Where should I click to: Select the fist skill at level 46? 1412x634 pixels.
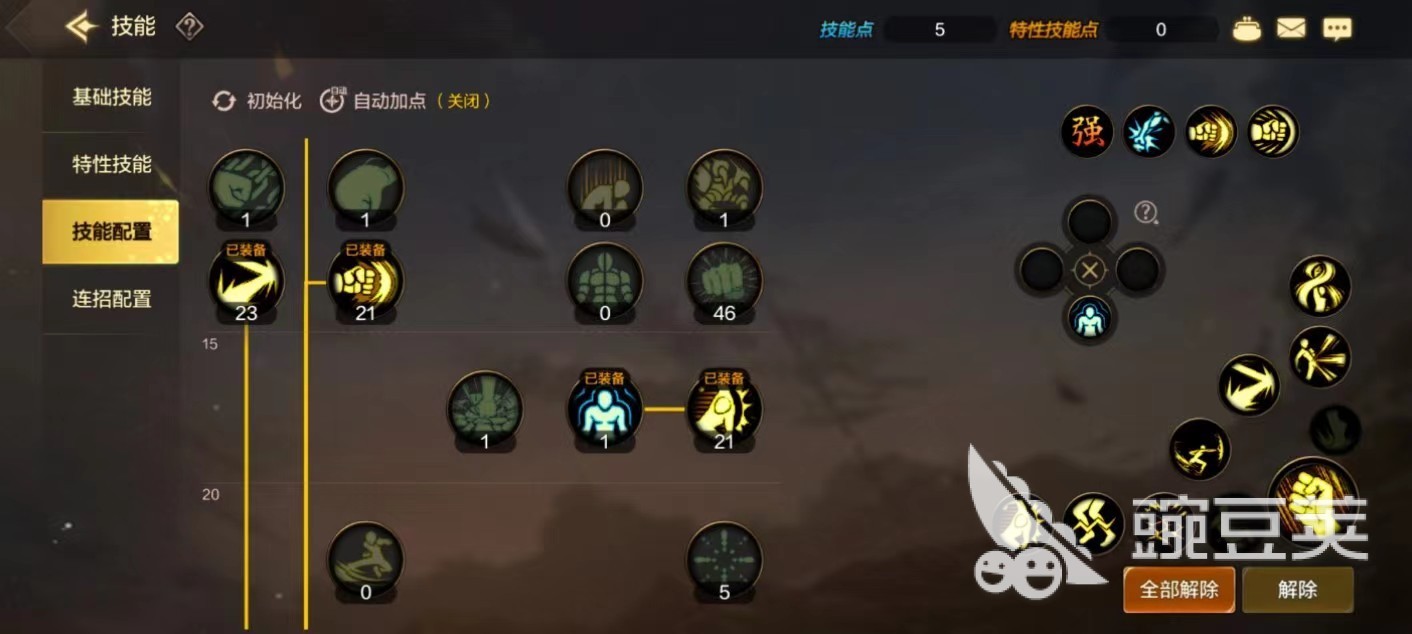click(x=724, y=281)
